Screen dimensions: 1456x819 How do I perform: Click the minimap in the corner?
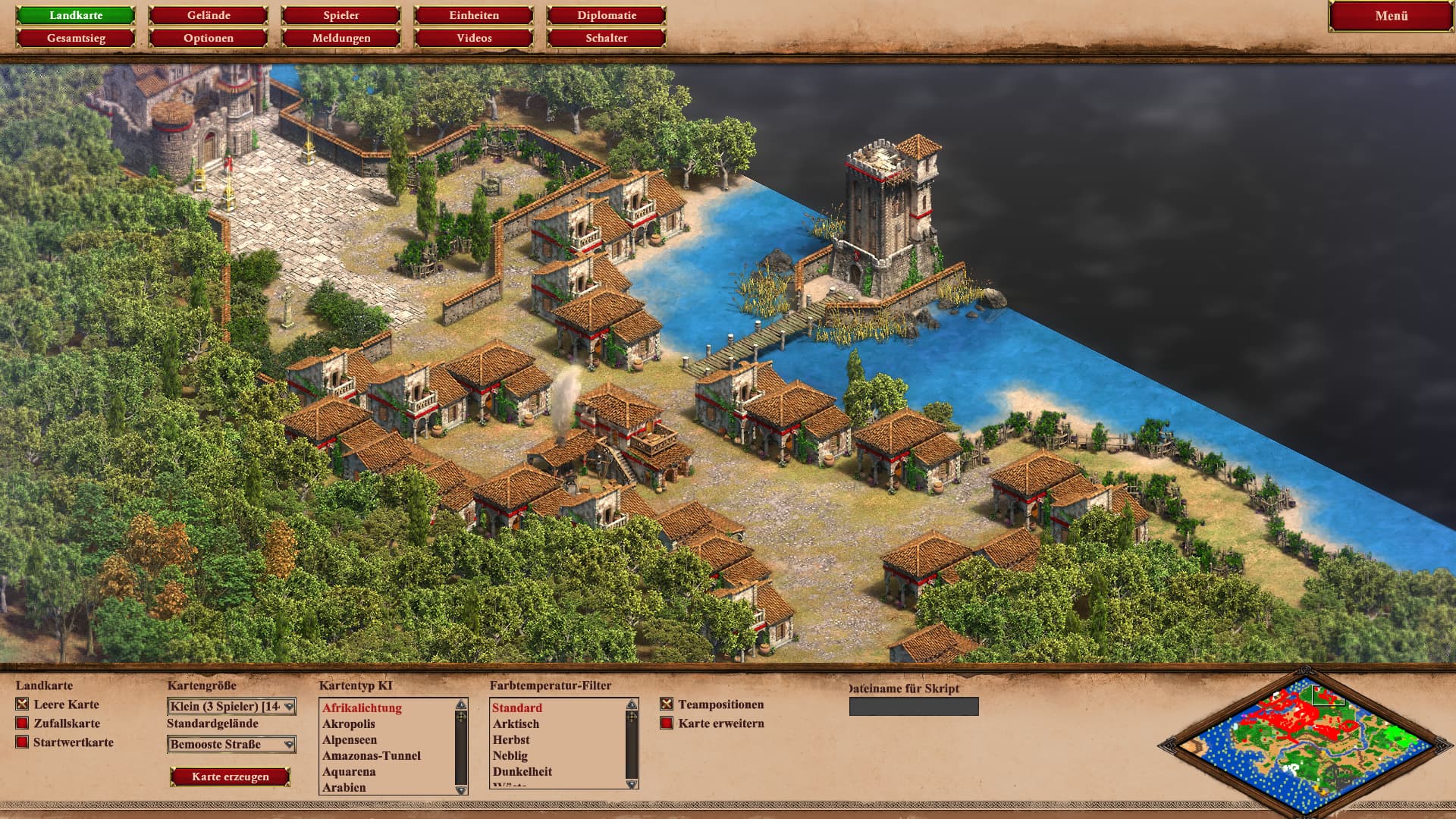pos(1304,745)
